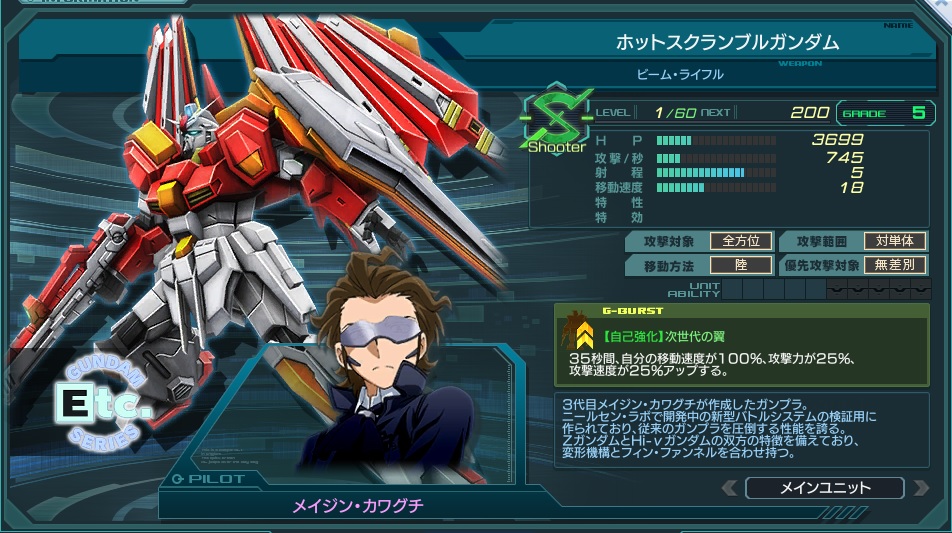
Task: Click the green Shooter type icon
Action: (x=556, y=123)
